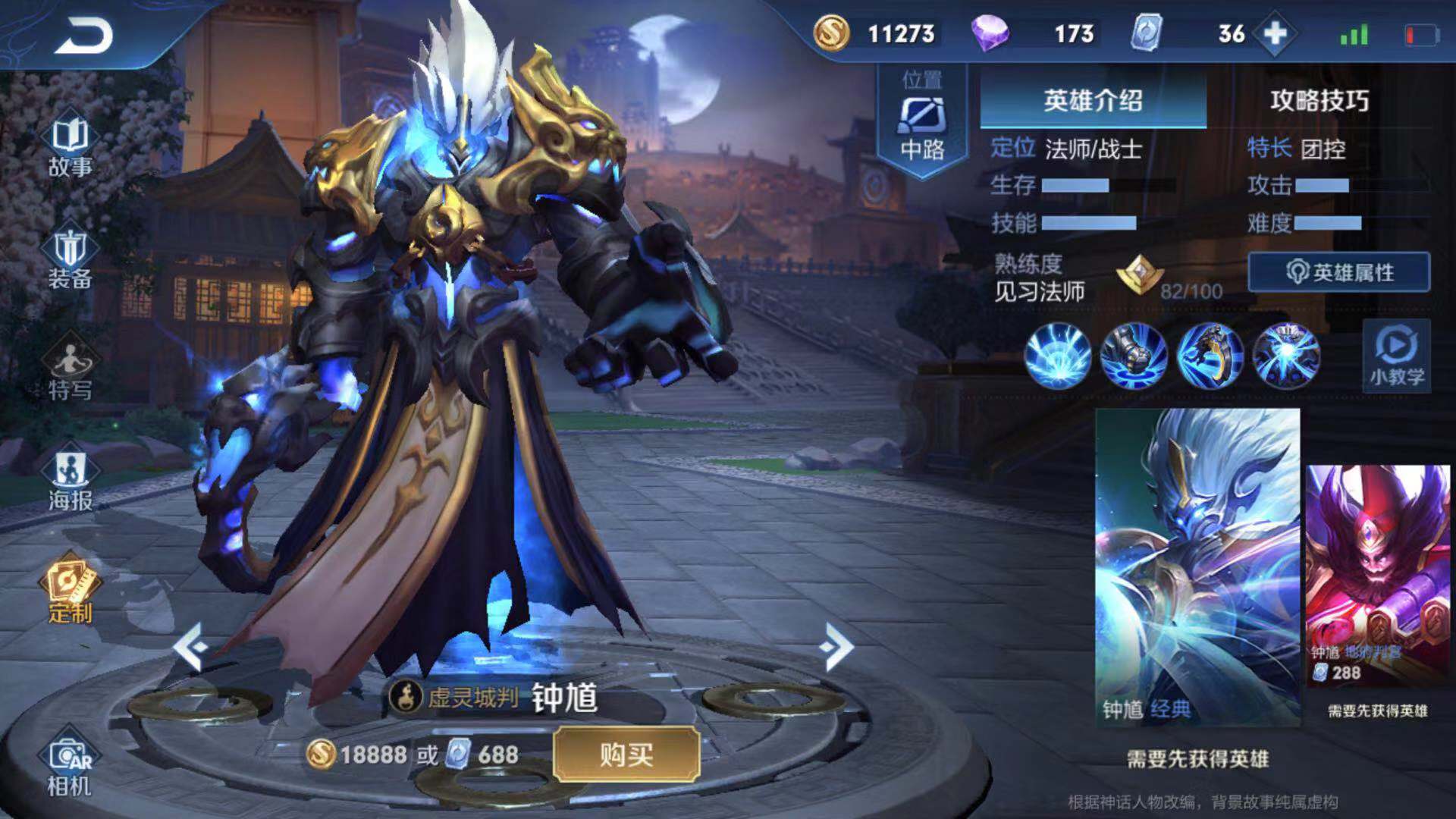Open the 特写 close-up view
Viewport: 1456px width, 819px height.
tap(70, 372)
